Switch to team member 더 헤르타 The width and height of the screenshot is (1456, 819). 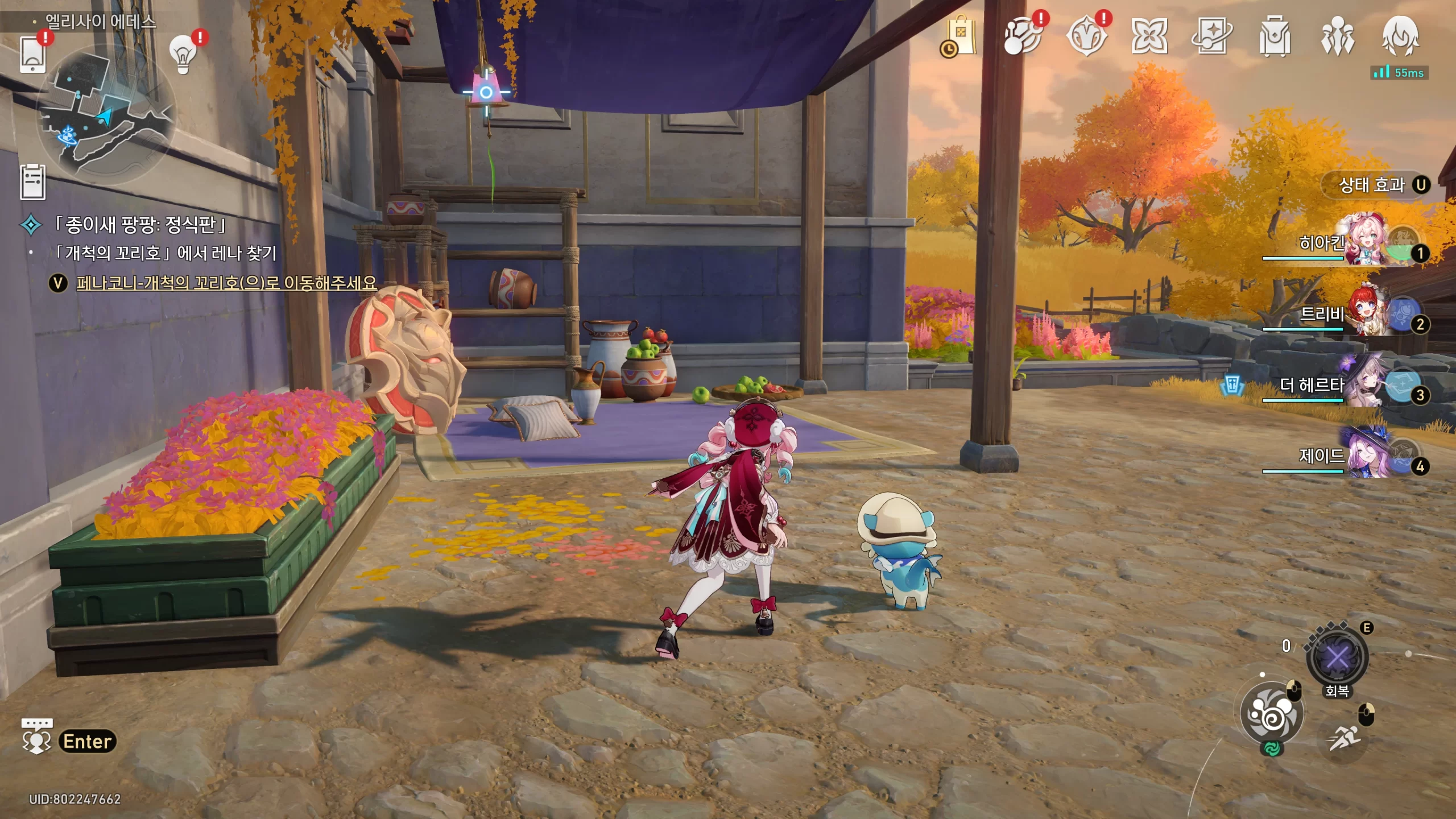[1359, 386]
